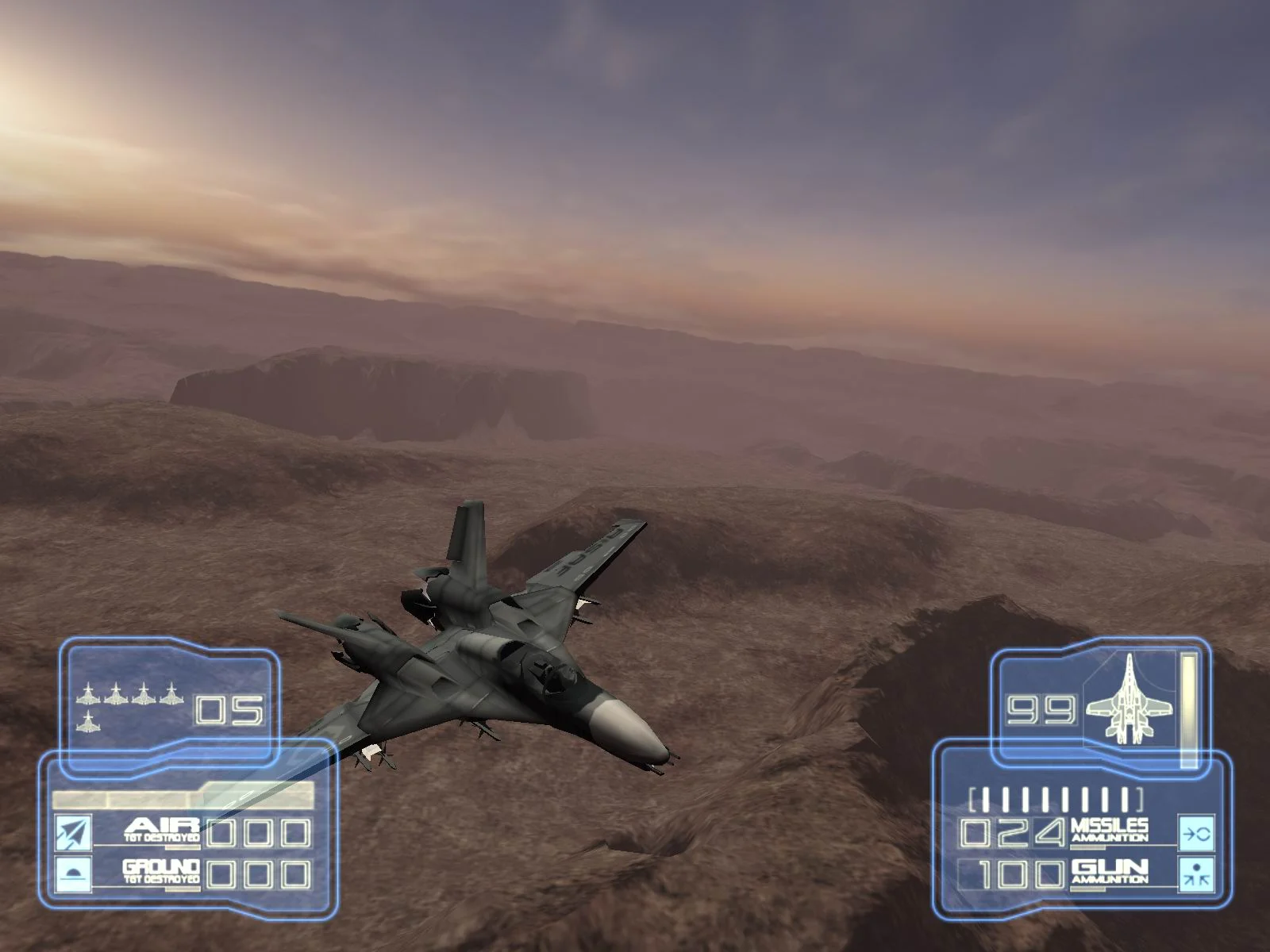Screen dimensions: 1270x952
Task: Click the first squadron aircraft icon
Action: click(x=87, y=694)
